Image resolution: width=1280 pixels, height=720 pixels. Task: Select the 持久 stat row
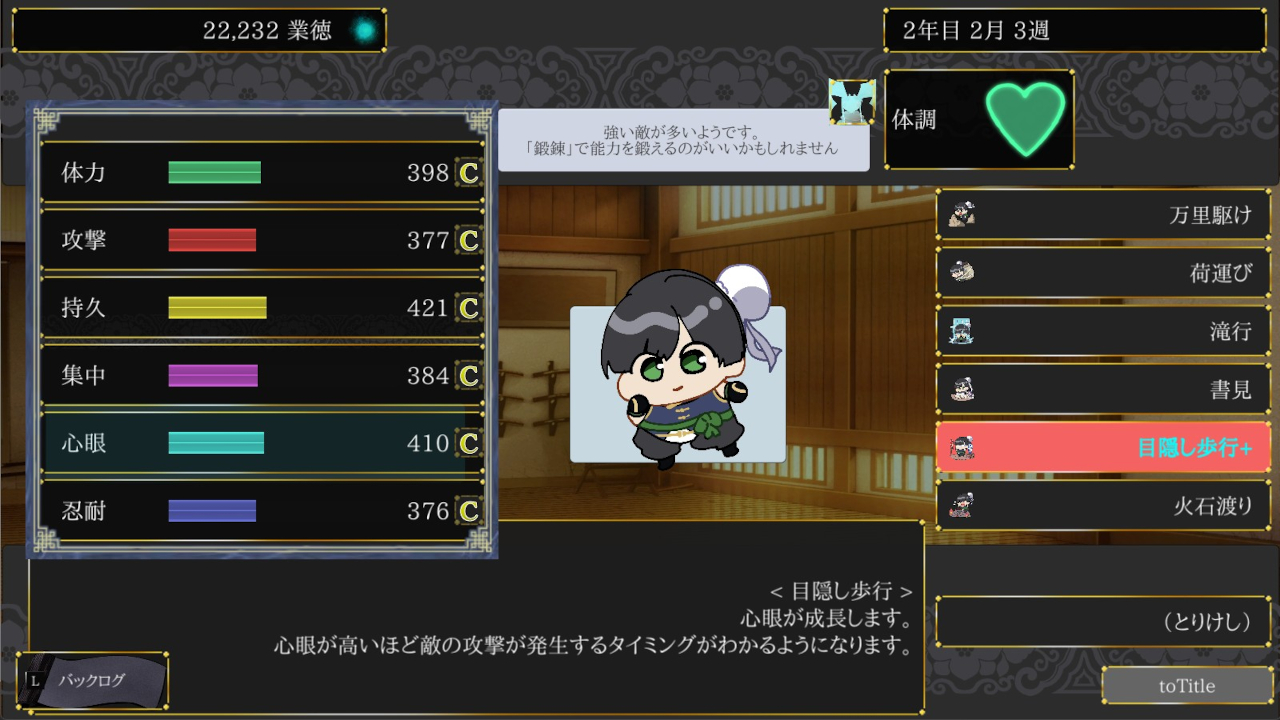(x=262, y=308)
